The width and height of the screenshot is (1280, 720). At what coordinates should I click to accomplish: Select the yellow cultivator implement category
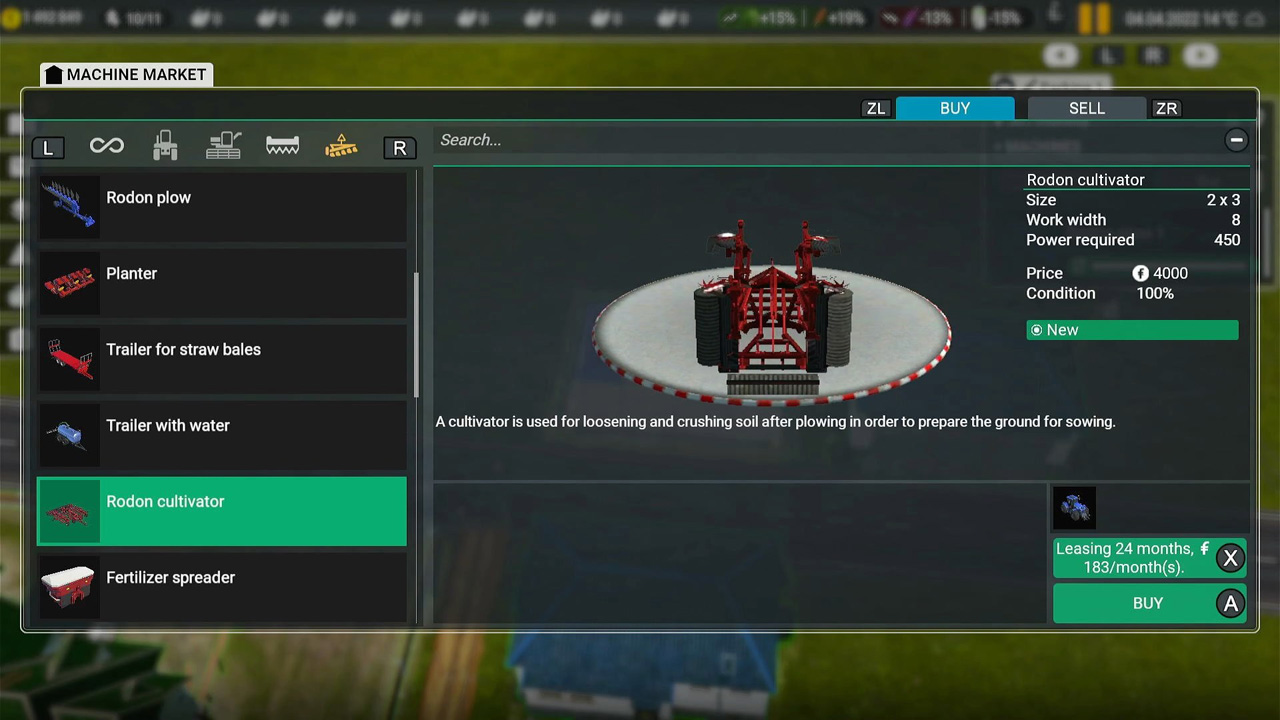(x=341, y=147)
